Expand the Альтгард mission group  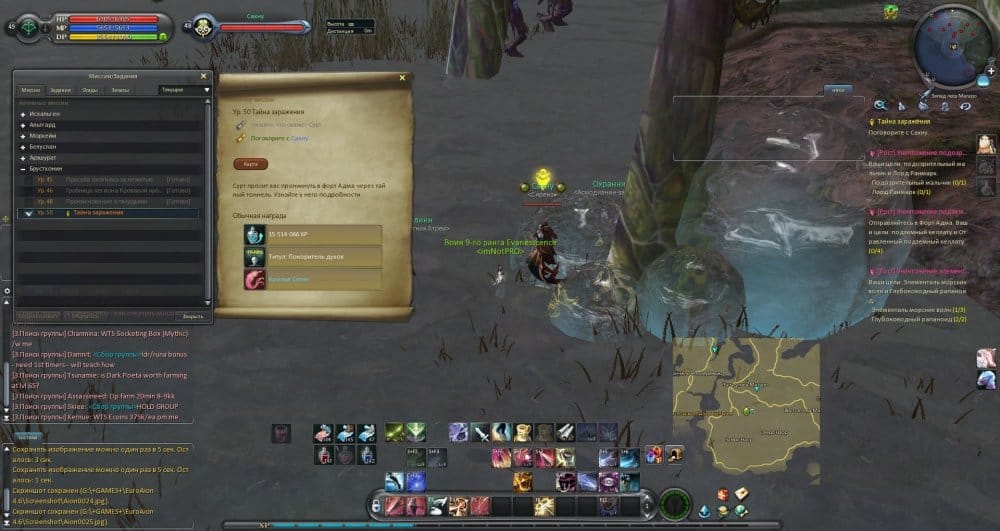[22, 125]
